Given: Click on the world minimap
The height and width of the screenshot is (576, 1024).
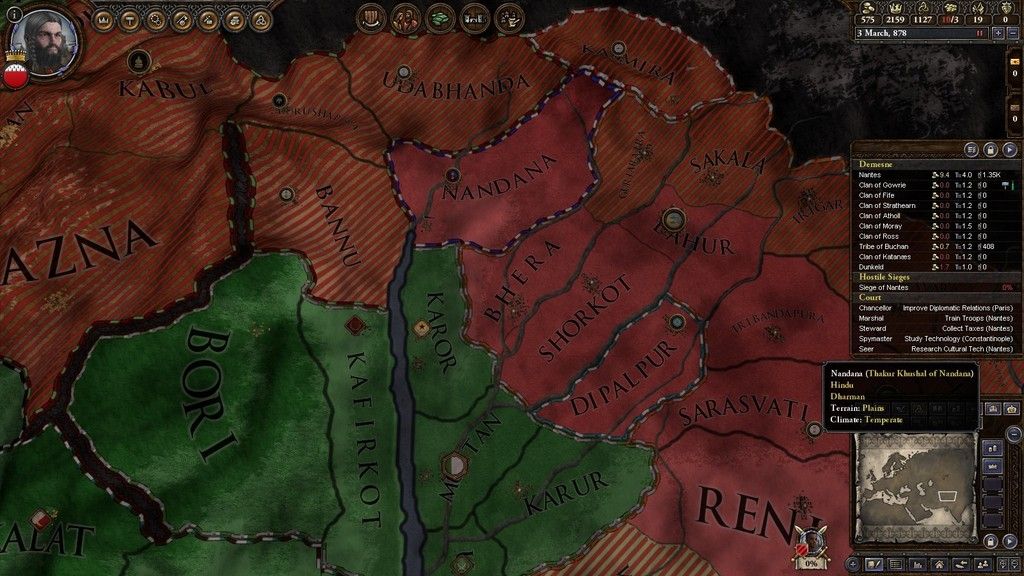Looking at the screenshot, I should (917, 482).
